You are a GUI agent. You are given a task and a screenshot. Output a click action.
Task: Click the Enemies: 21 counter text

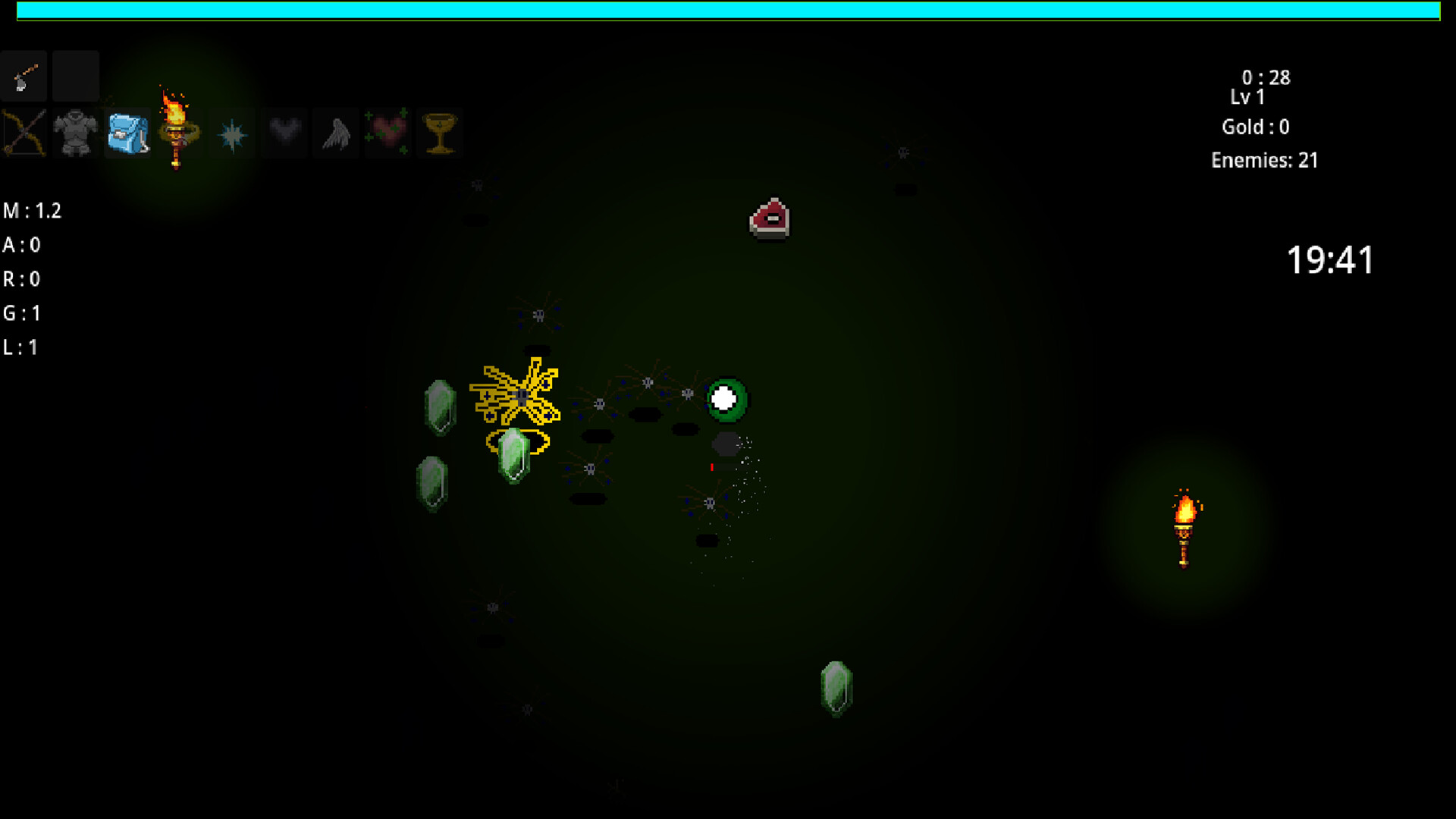(x=1264, y=160)
